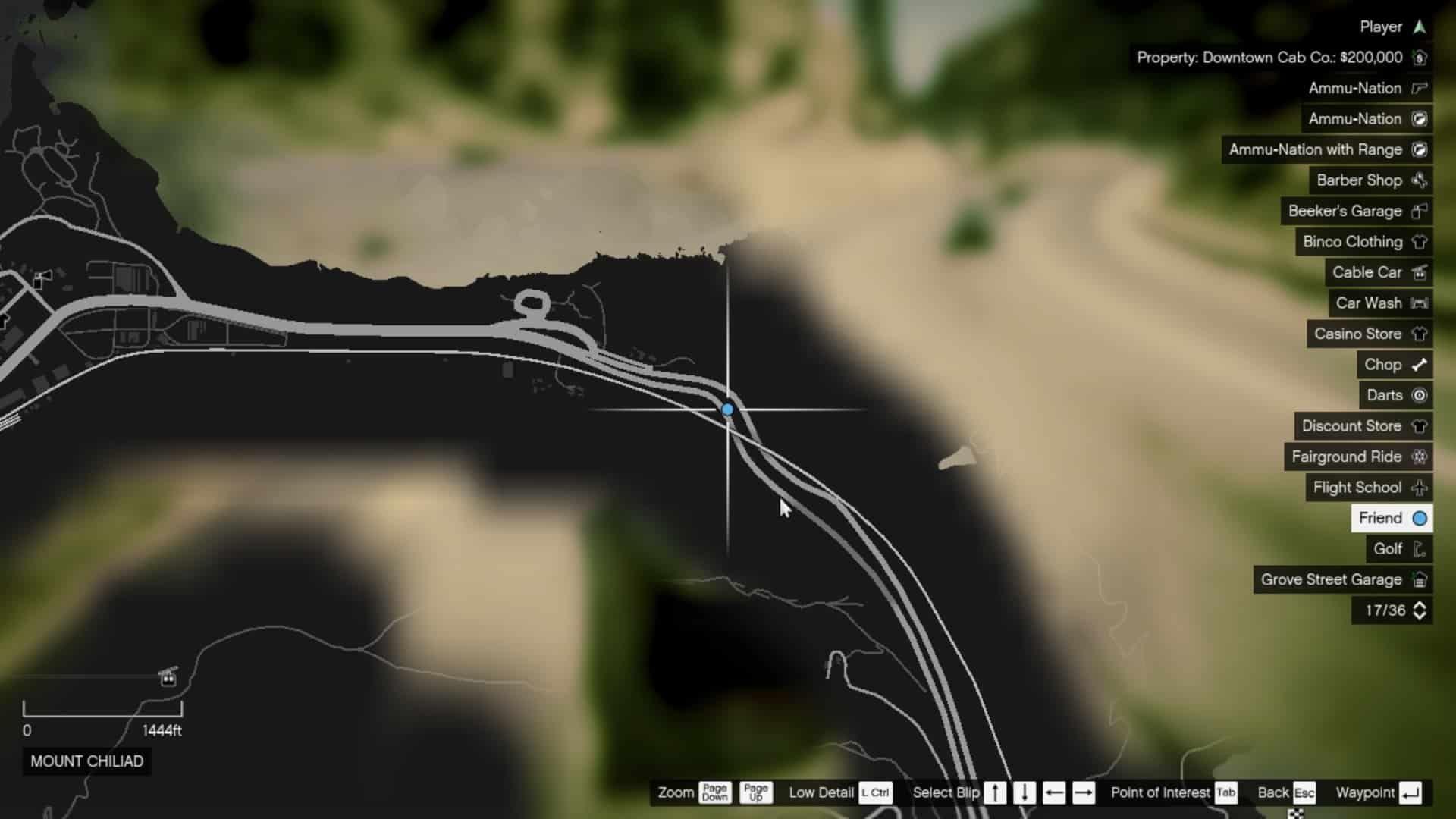1456x819 pixels.
Task: Select the Ammu-Nation pistol icon
Action: [1420, 88]
